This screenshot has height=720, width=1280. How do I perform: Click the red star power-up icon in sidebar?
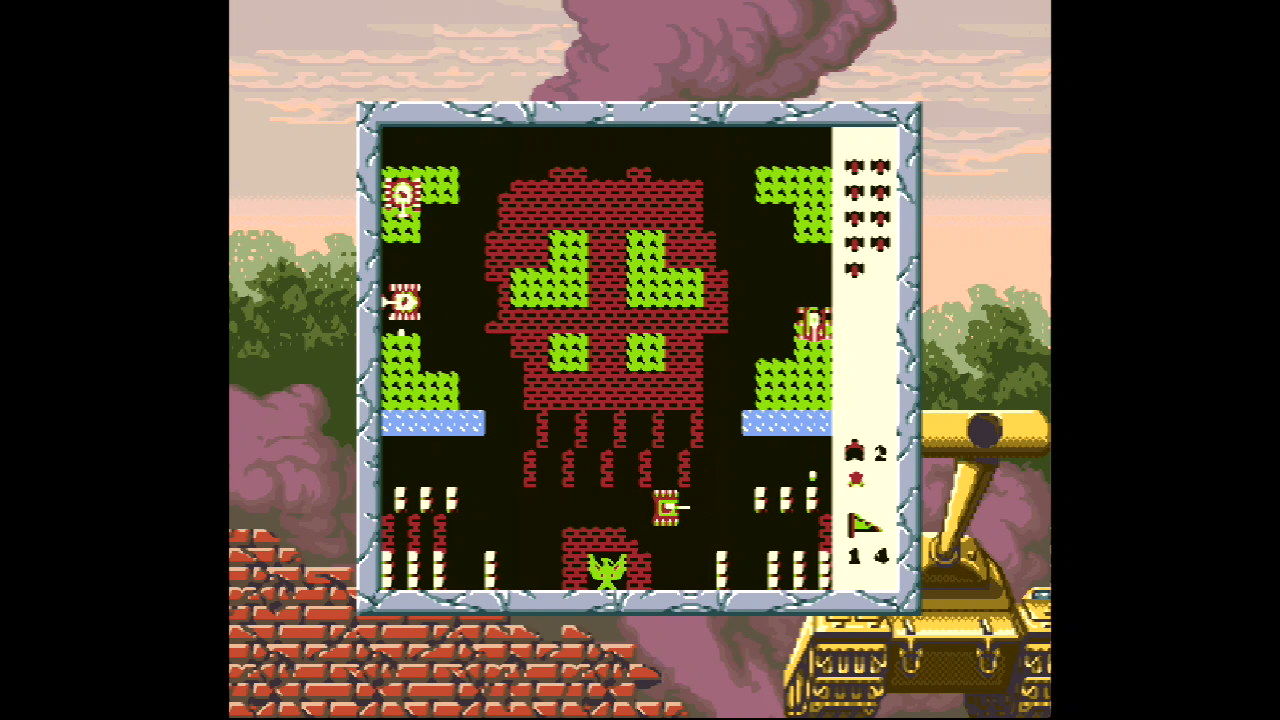click(x=856, y=477)
